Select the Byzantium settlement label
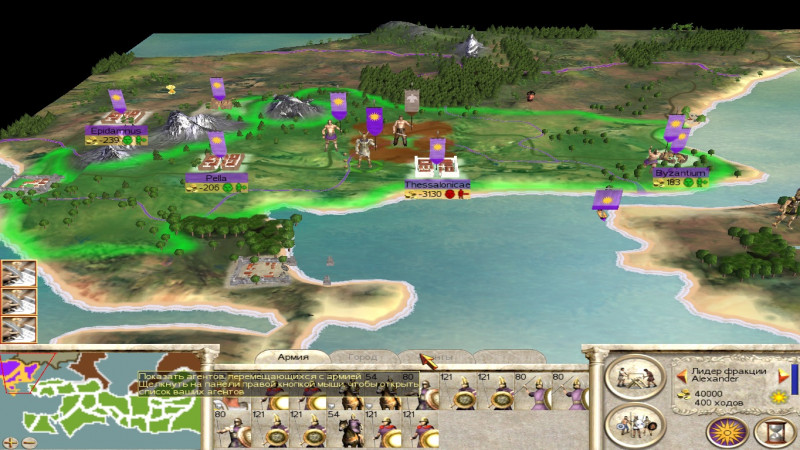Screen dimensions: 800x450 (x=680, y=173)
